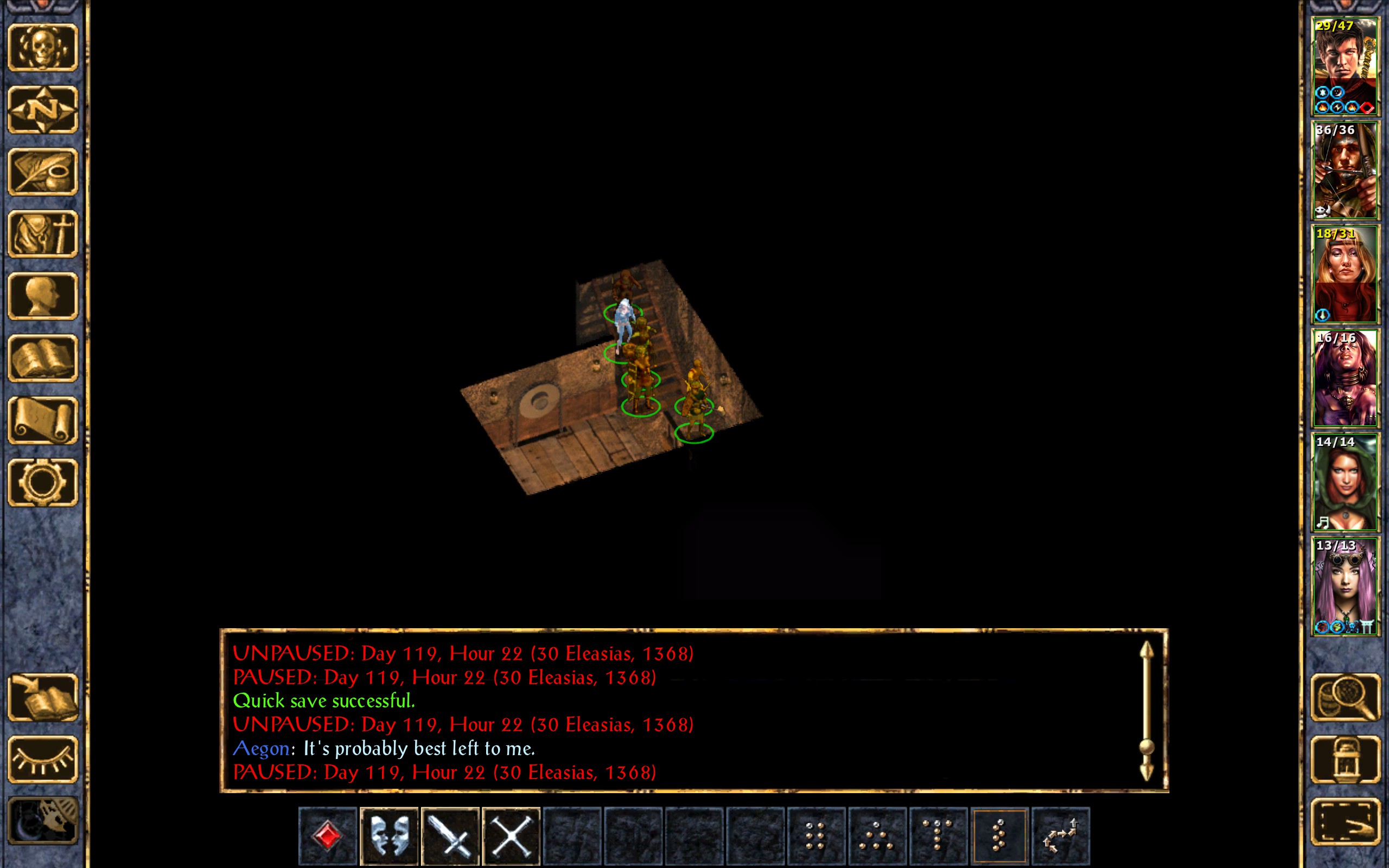Select the pink-haired goggles character portrait
Viewport: 1389px width, 868px height.
click(x=1345, y=586)
